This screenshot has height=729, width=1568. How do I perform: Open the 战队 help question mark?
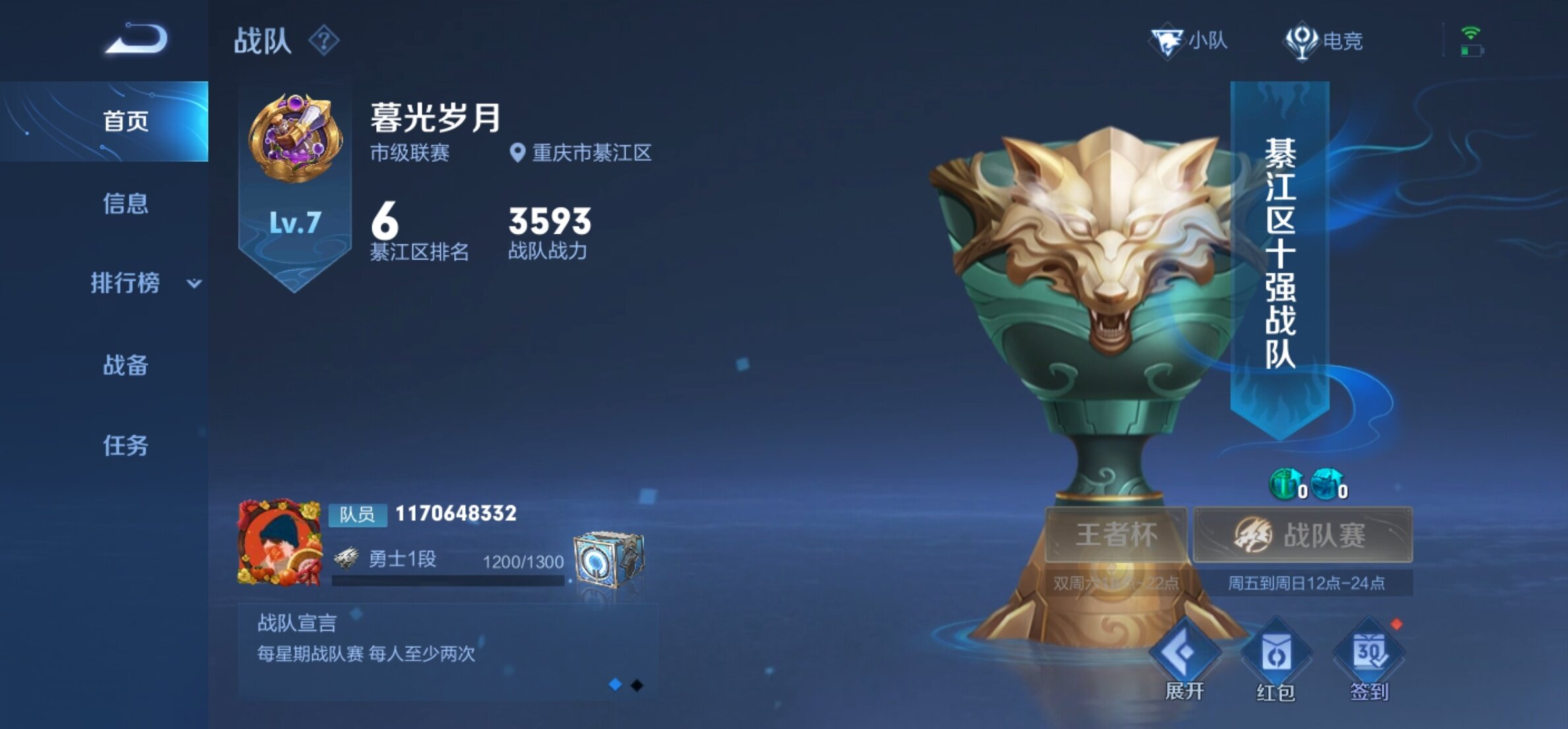[324, 41]
